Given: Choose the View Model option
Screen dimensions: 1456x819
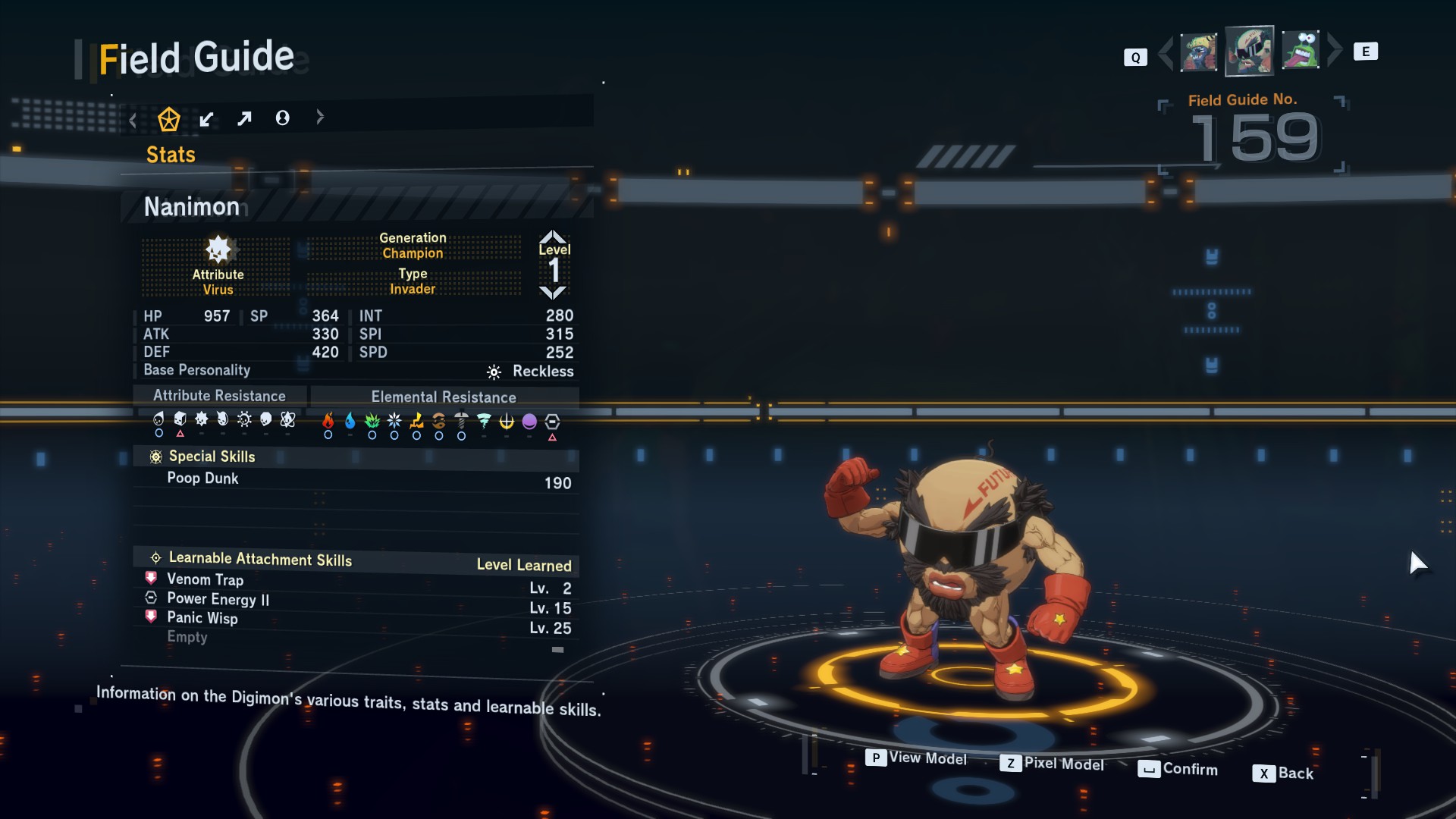Looking at the screenshot, I should pyautogui.click(x=917, y=758).
